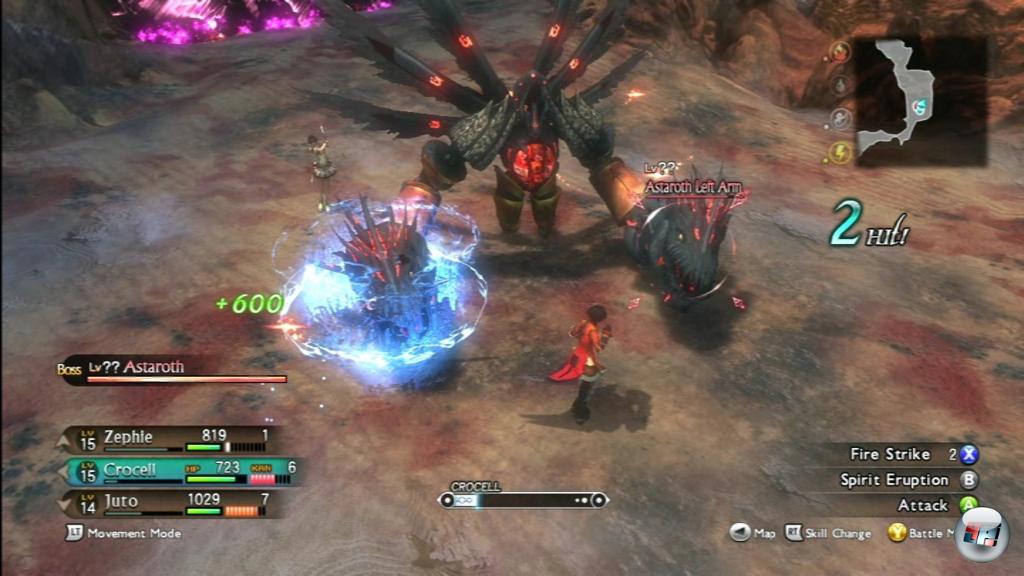This screenshot has width=1024, height=576.
Task: Pick Juto's party status row
Action: coord(170,502)
